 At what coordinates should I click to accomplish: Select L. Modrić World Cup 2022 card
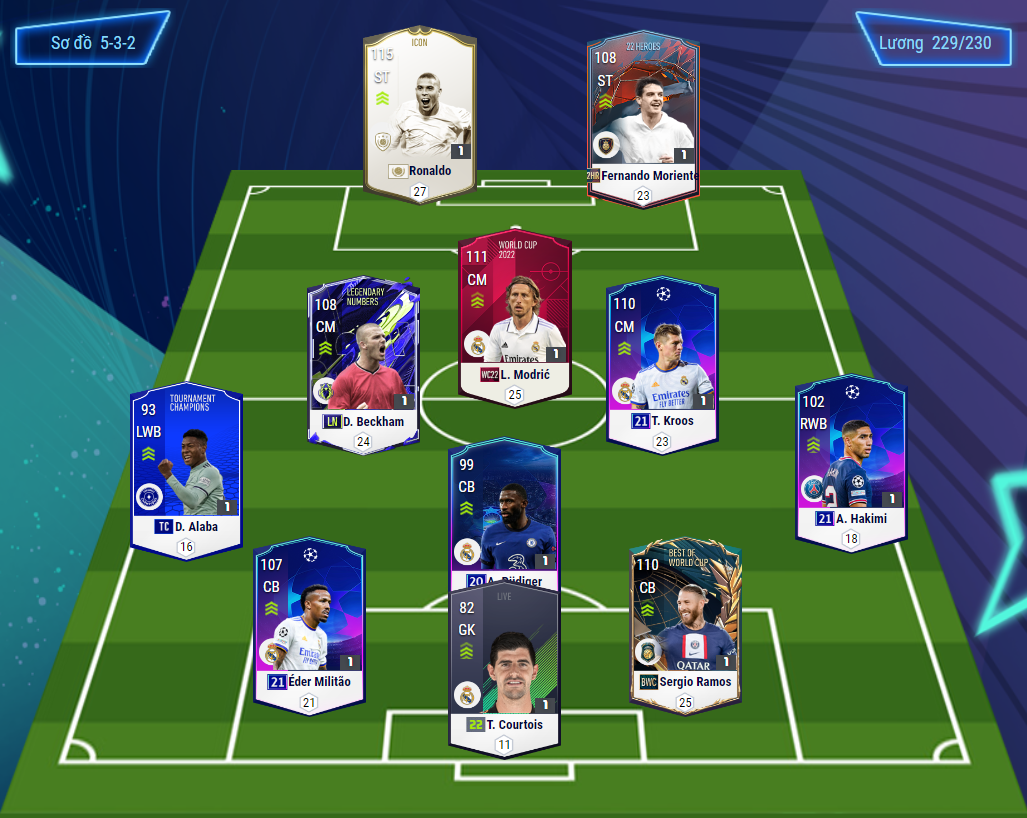point(514,315)
